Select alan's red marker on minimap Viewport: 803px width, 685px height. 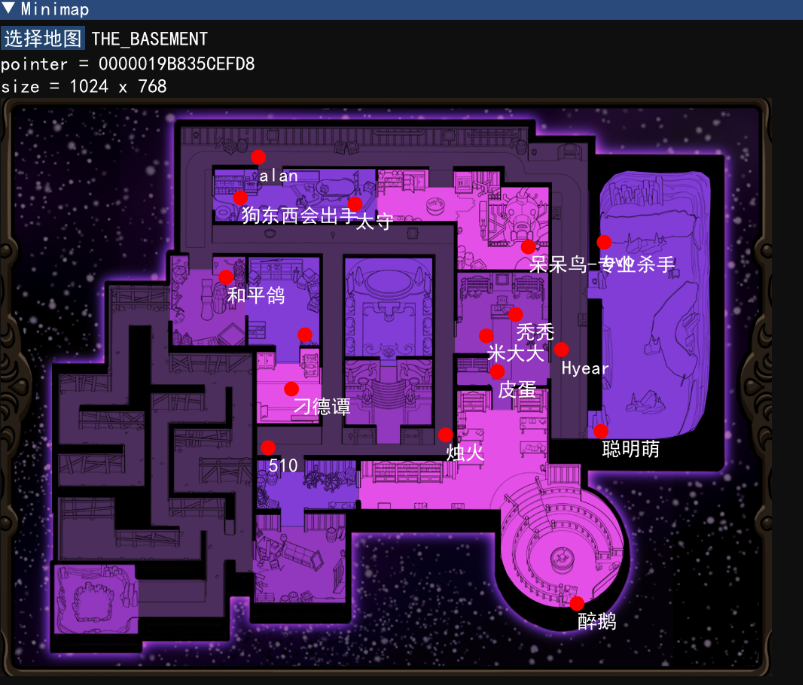(x=258, y=157)
